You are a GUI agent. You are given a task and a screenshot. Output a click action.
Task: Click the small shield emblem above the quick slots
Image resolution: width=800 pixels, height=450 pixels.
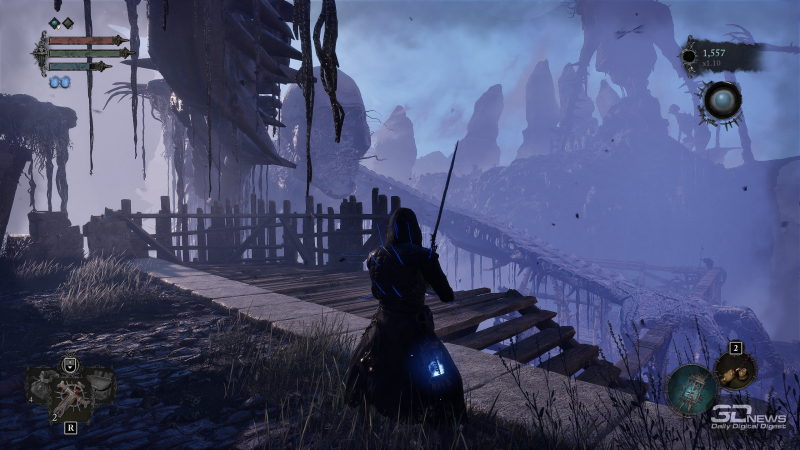click(x=70, y=364)
